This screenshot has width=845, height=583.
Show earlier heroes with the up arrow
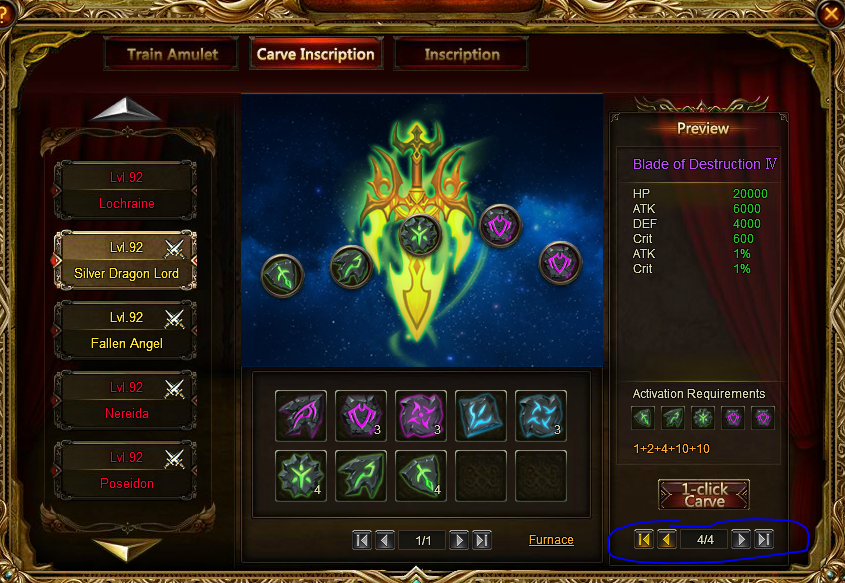coord(126,111)
